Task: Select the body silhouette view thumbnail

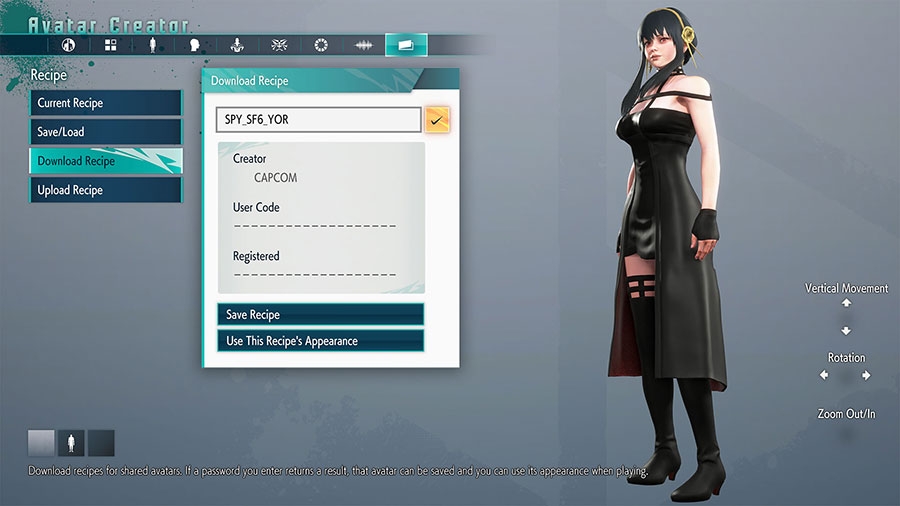Action: click(71, 443)
